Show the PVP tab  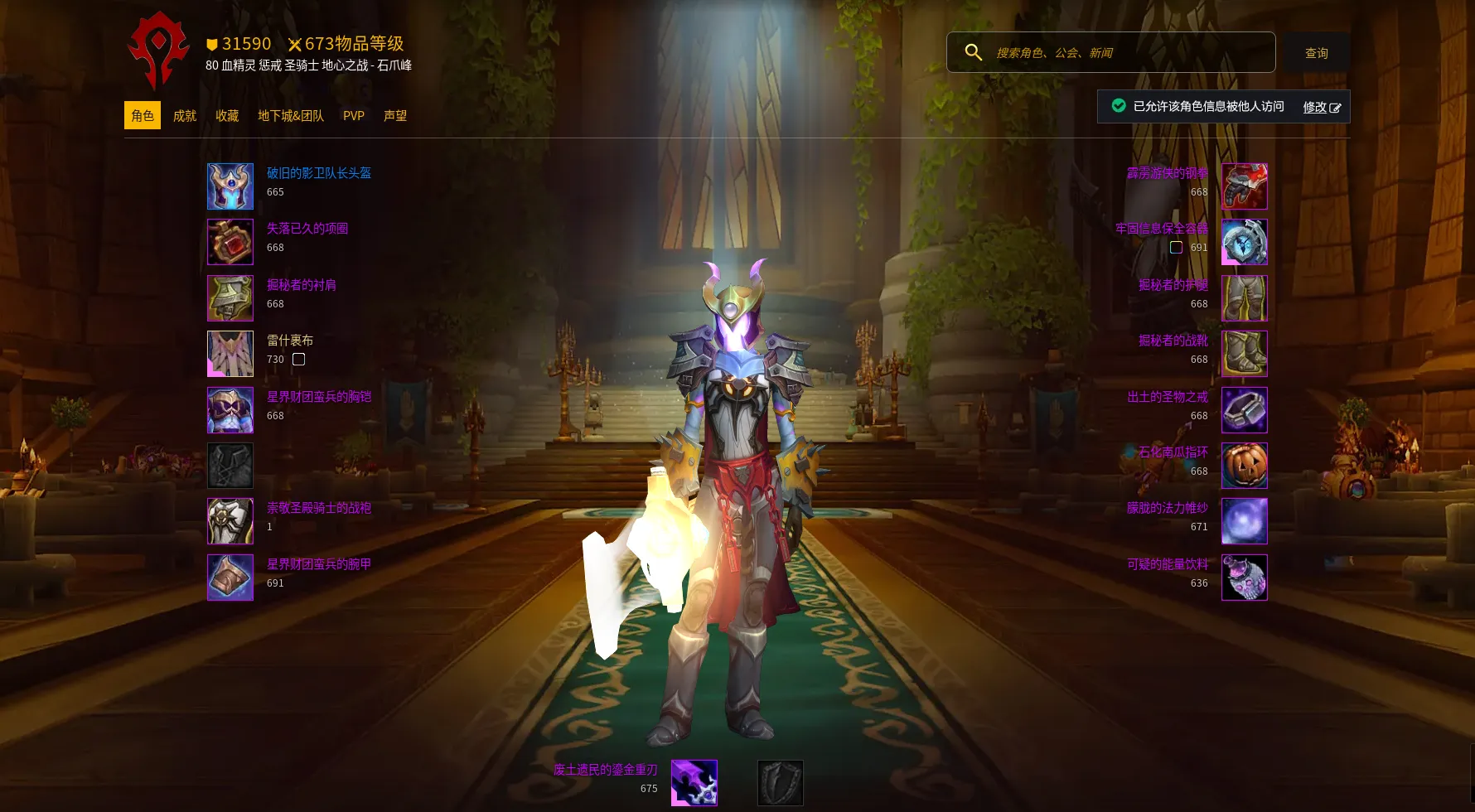354,116
